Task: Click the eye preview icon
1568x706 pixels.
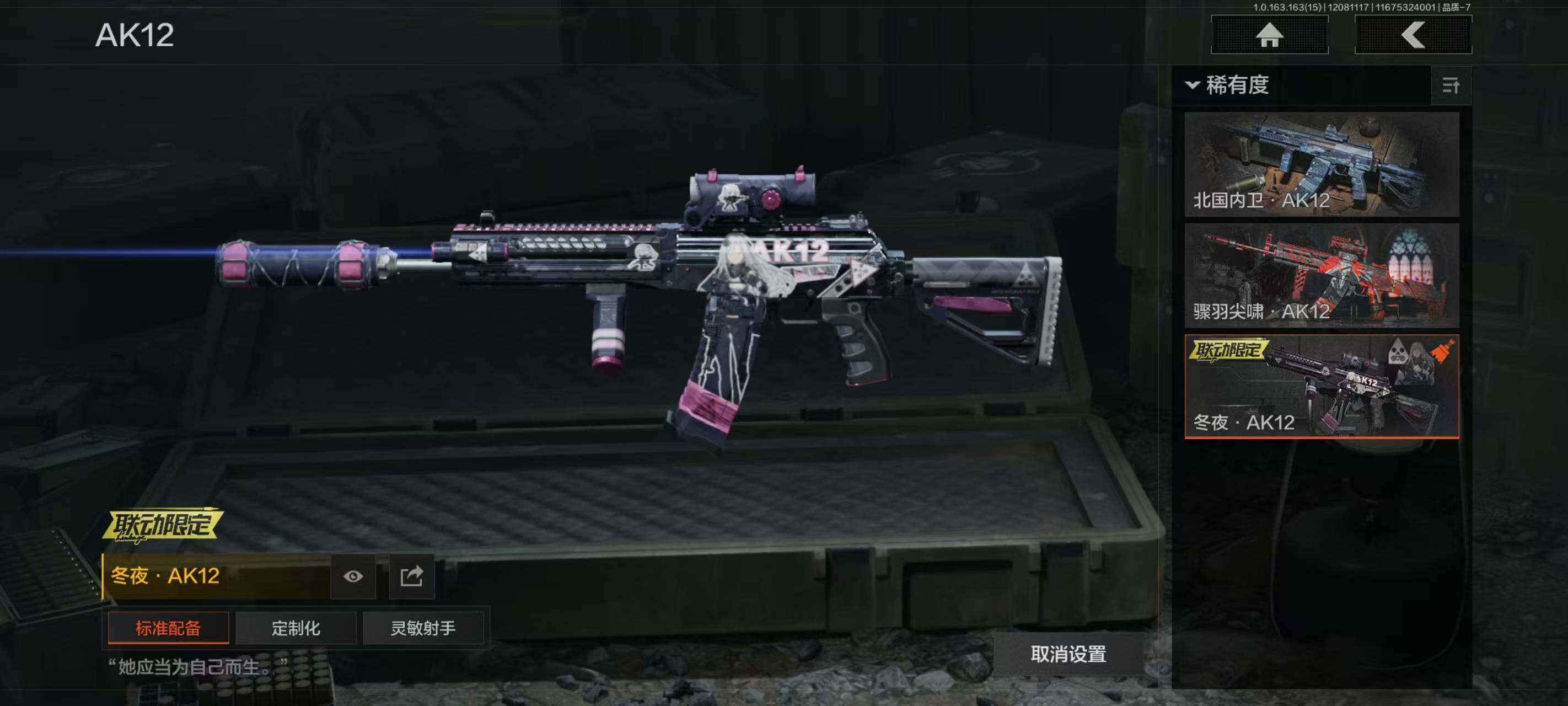Action: [353, 576]
